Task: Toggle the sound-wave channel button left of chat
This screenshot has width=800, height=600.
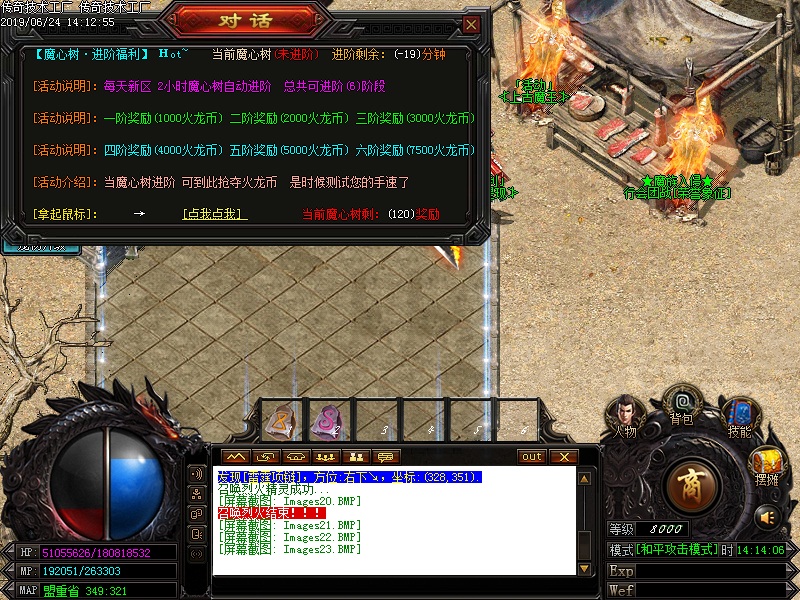Action: pos(197,474)
